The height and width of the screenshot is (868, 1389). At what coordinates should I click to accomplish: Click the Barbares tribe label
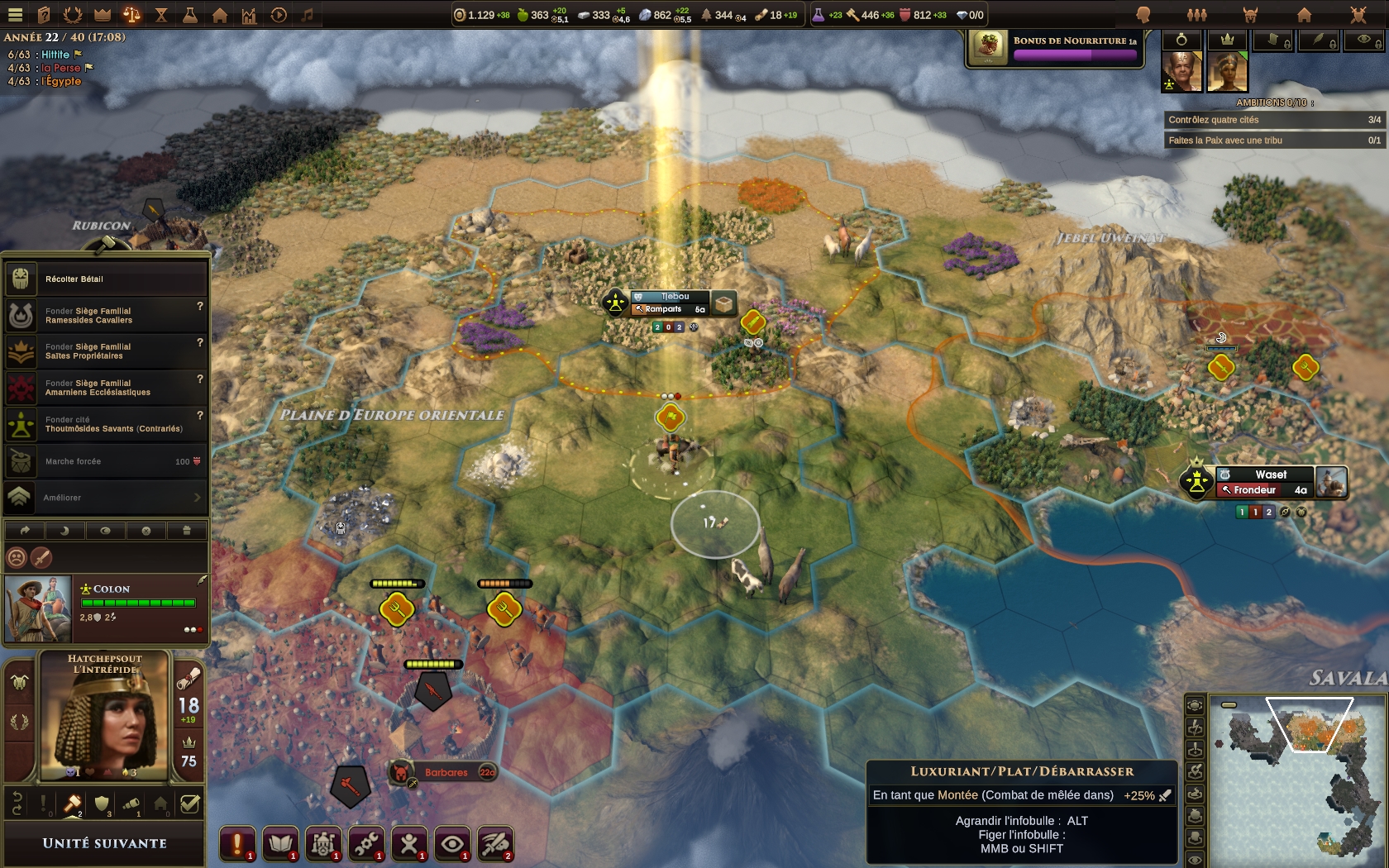tap(445, 773)
